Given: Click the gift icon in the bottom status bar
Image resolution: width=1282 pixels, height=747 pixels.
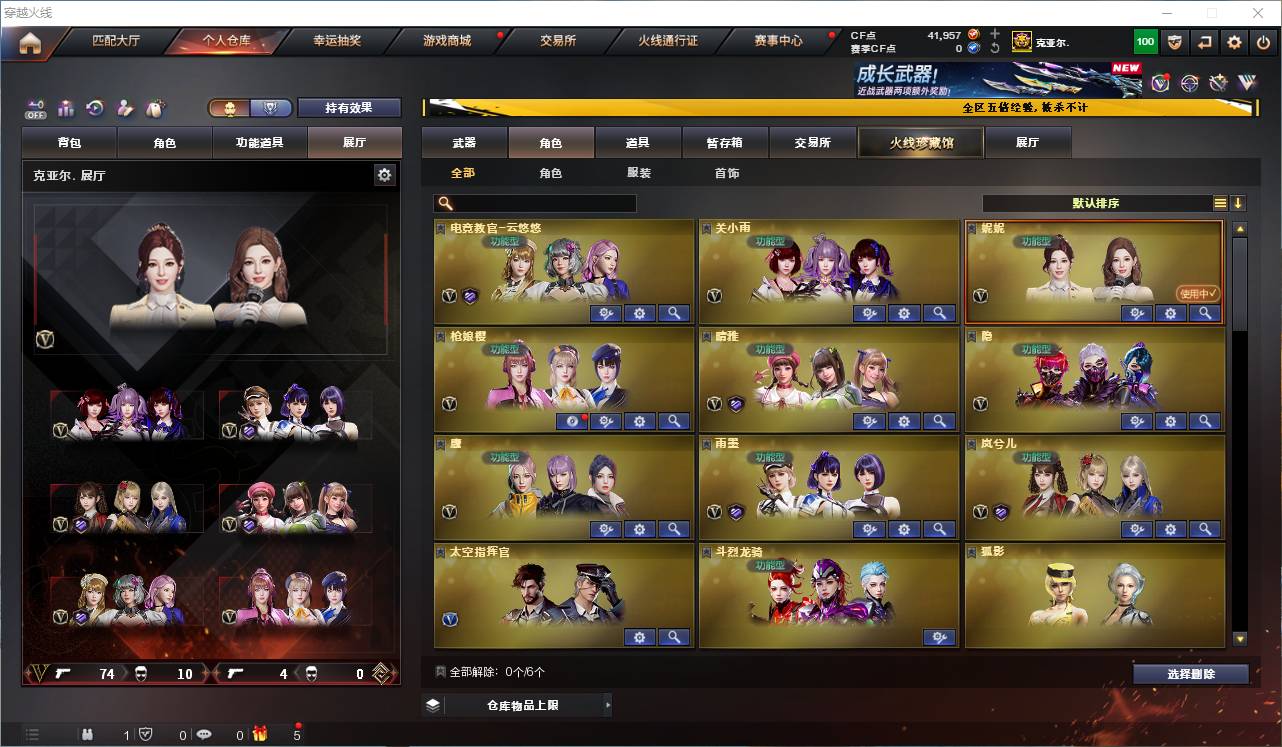Looking at the screenshot, I should [258, 734].
